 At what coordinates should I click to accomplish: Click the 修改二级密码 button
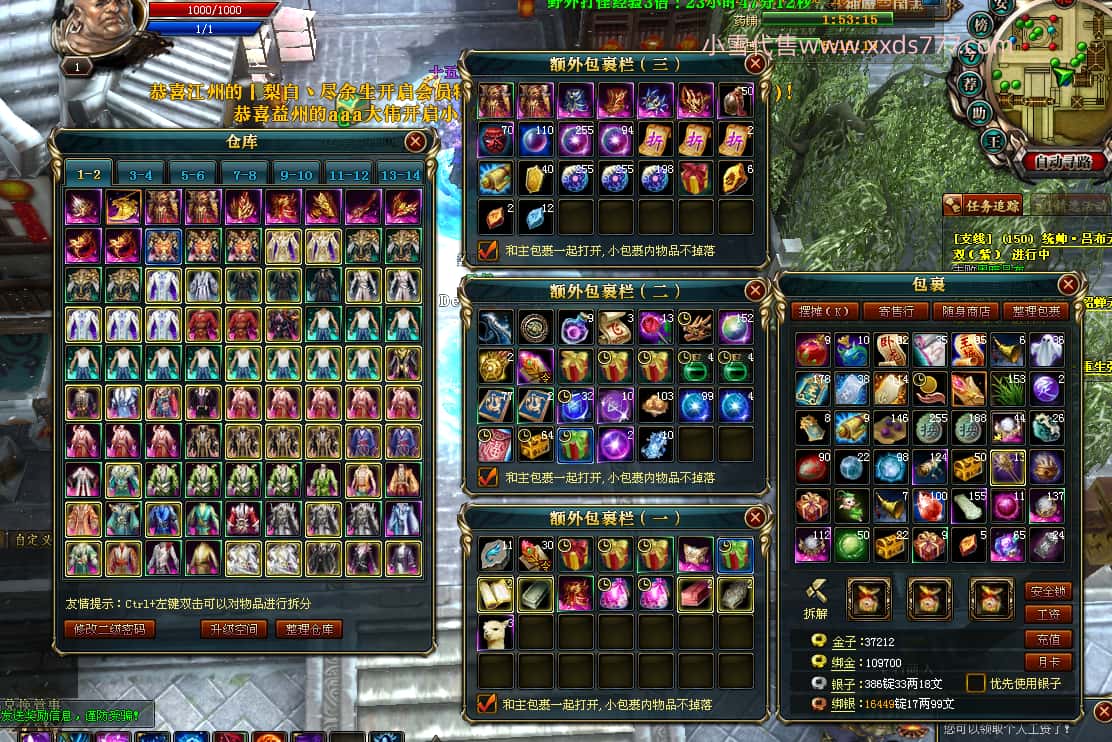point(110,629)
